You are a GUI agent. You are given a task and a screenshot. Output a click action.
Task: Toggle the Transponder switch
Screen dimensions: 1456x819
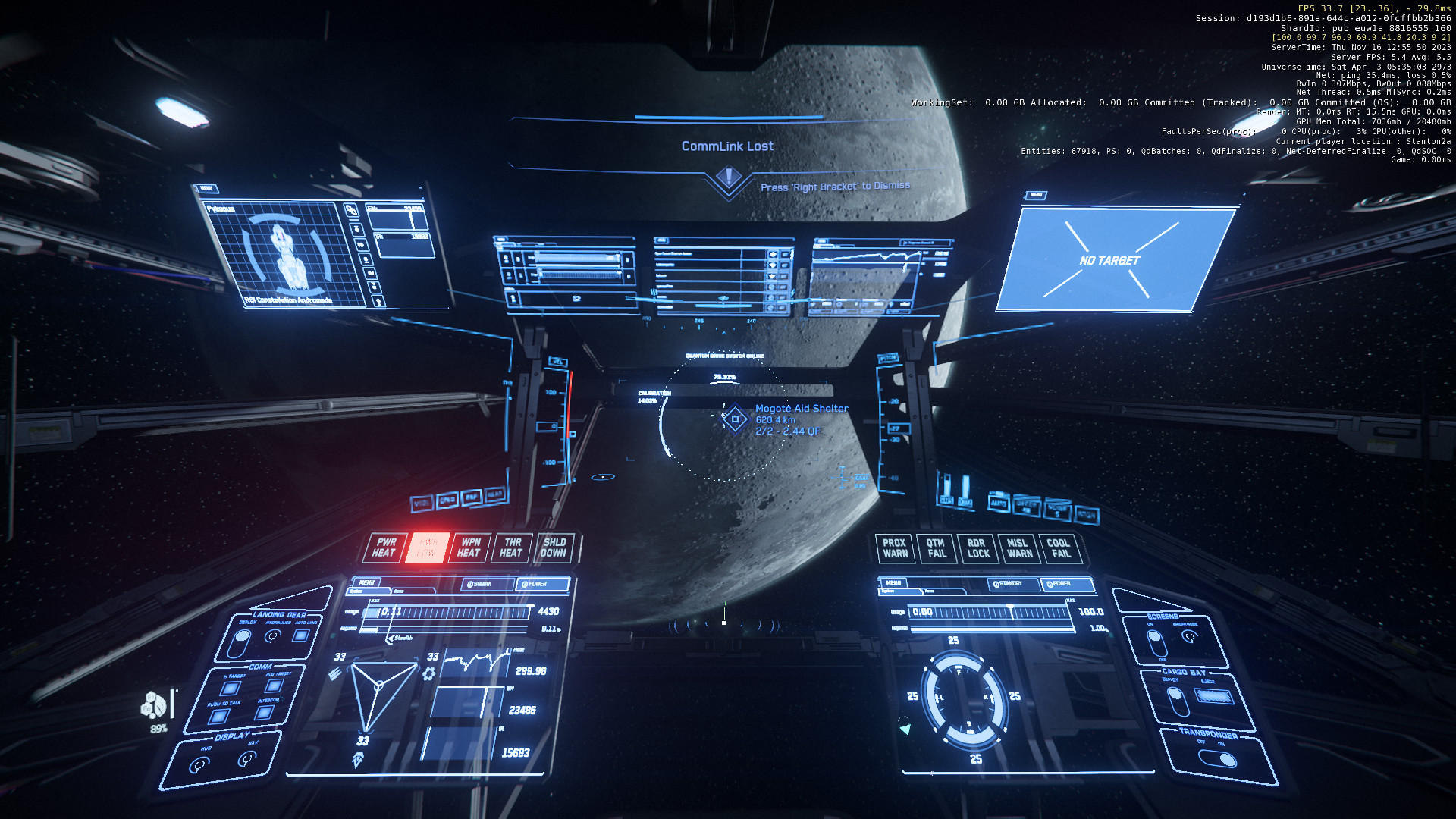pos(1218,758)
